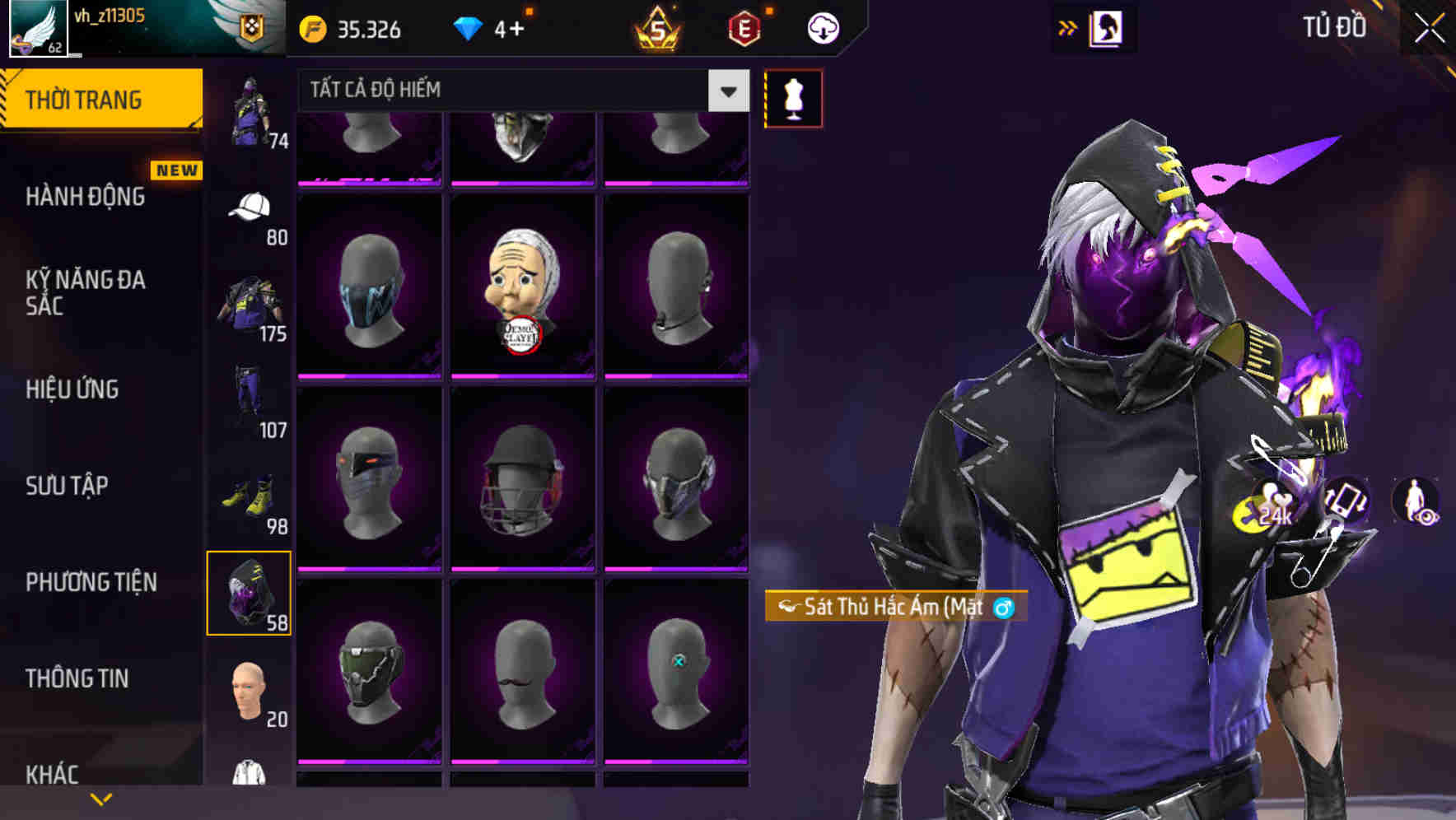Open the character portrait icon near the arrows

click(1107, 27)
